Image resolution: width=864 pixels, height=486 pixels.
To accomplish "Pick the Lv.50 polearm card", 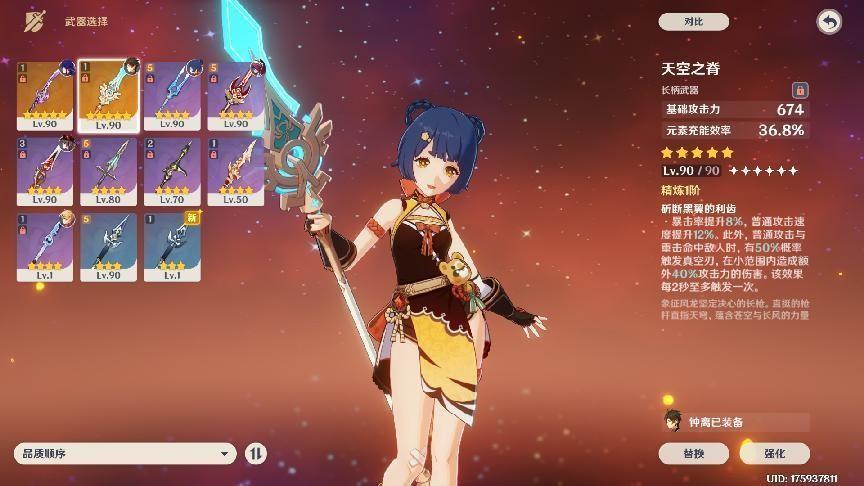I will [x=236, y=171].
